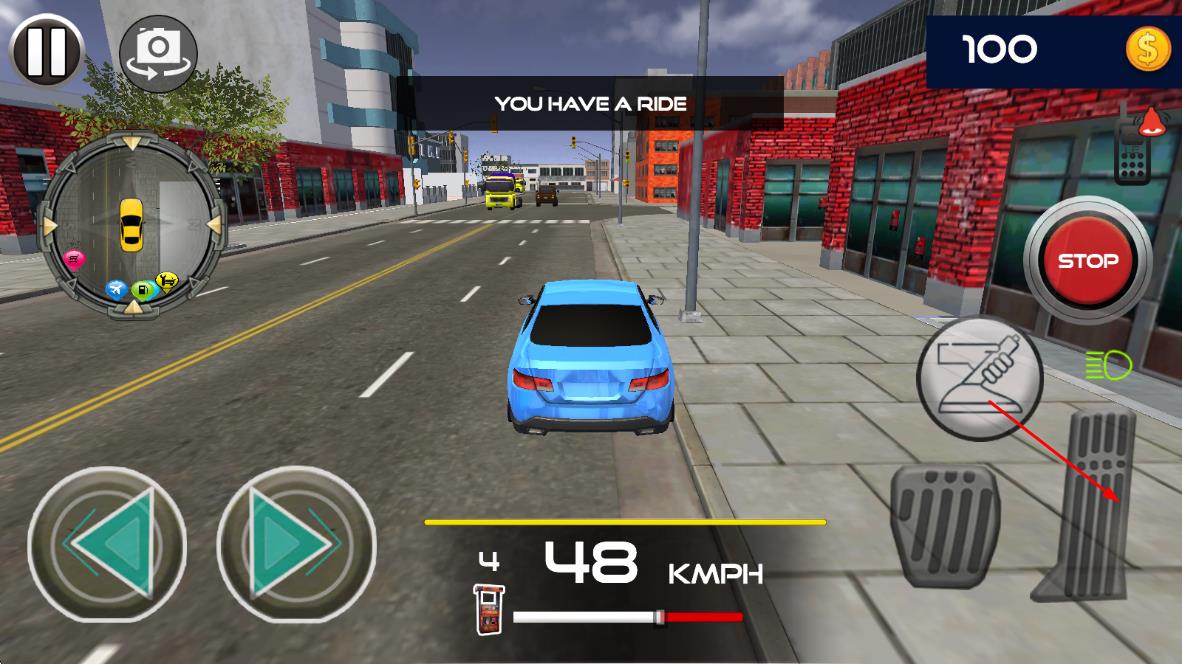Switch the camera view
The width and height of the screenshot is (1182, 664).
(x=157, y=52)
